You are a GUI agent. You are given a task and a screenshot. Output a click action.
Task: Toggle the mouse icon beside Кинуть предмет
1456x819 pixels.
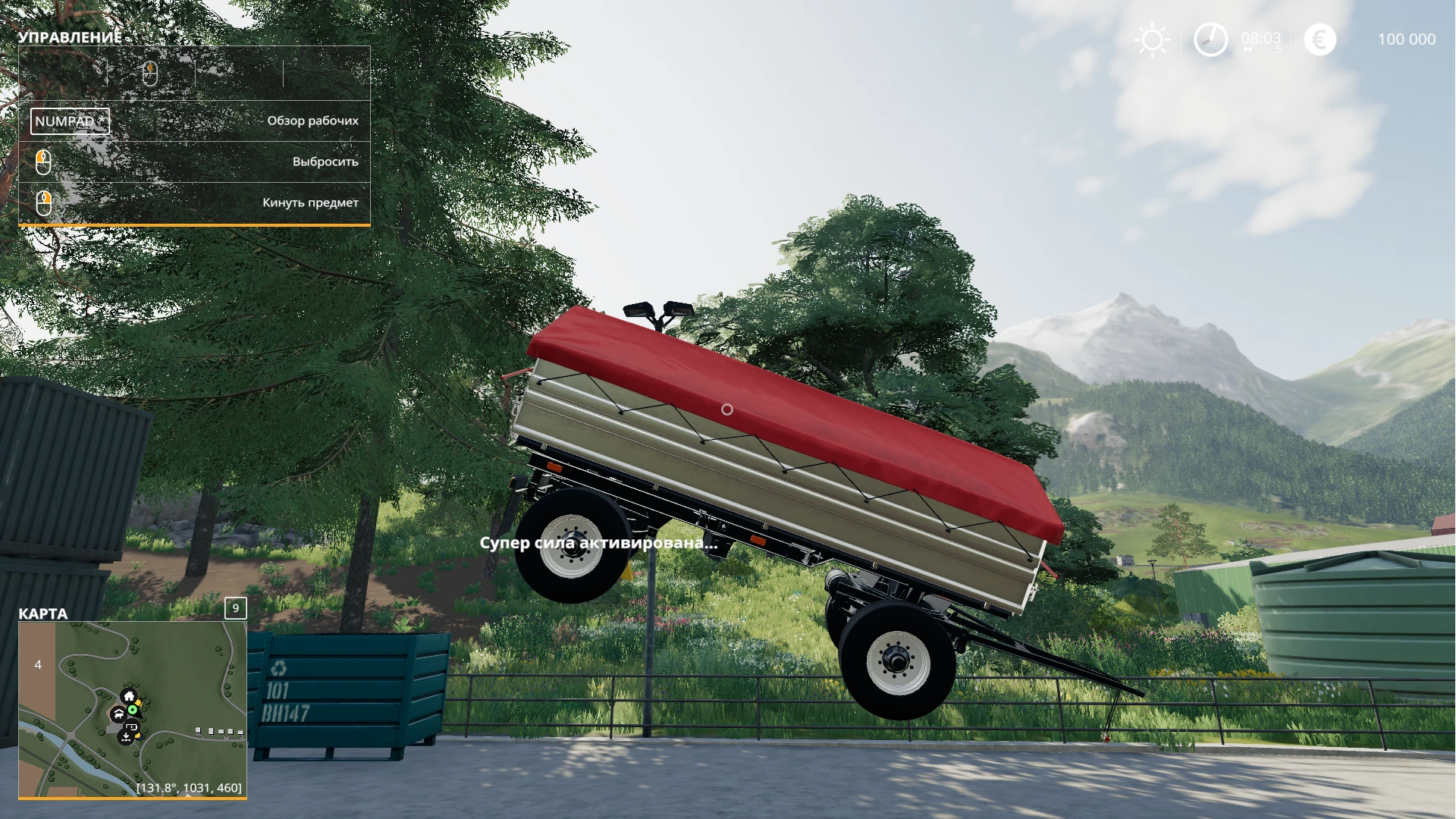[43, 202]
